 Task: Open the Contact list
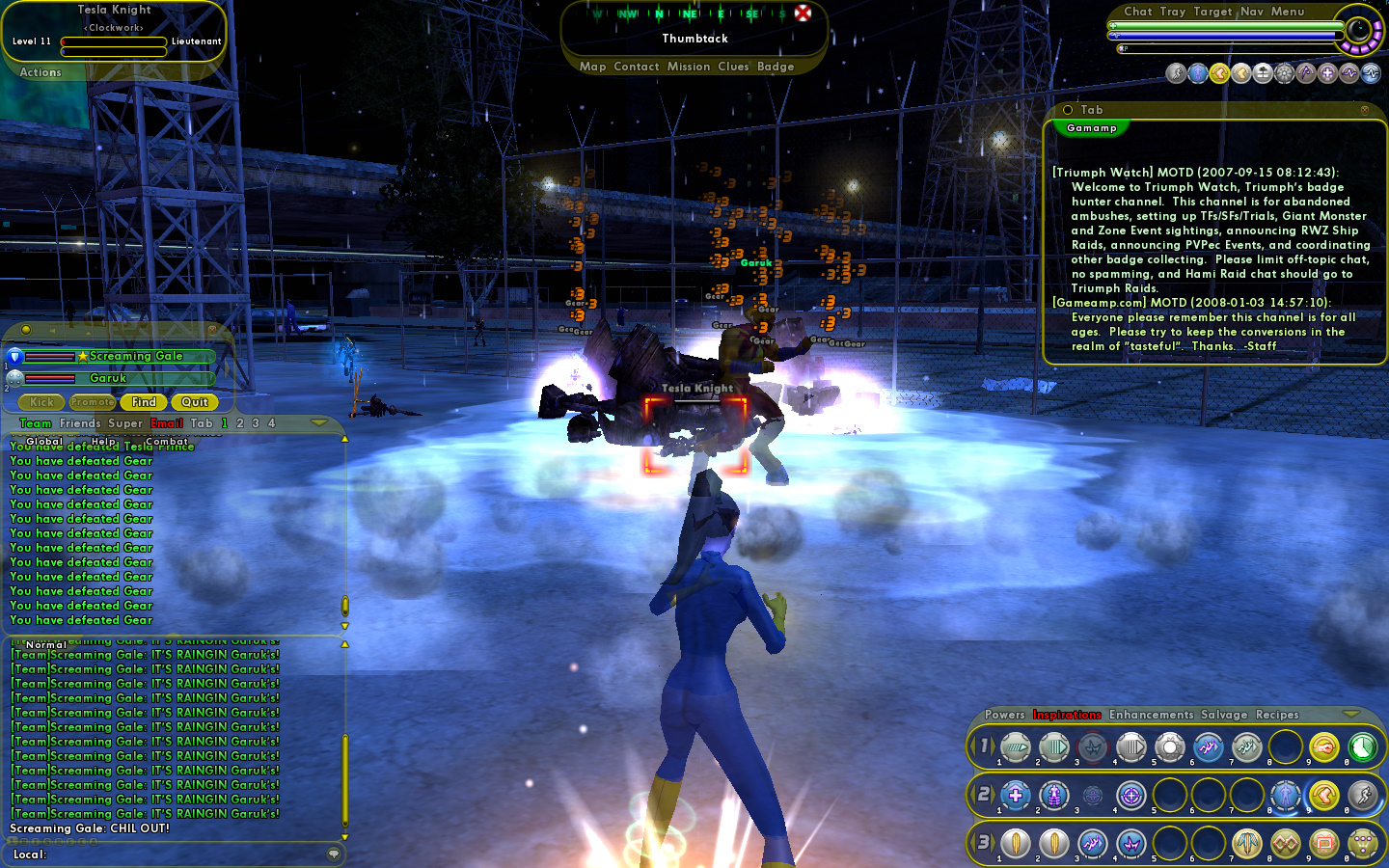(x=636, y=67)
